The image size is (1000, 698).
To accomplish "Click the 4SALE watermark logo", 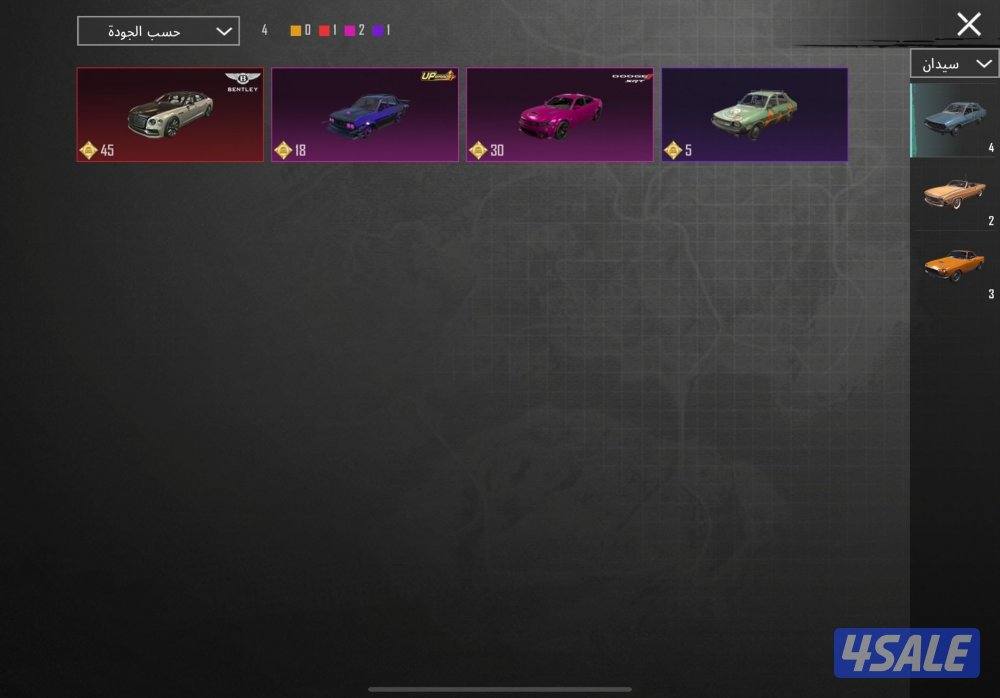I will click(907, 654).
